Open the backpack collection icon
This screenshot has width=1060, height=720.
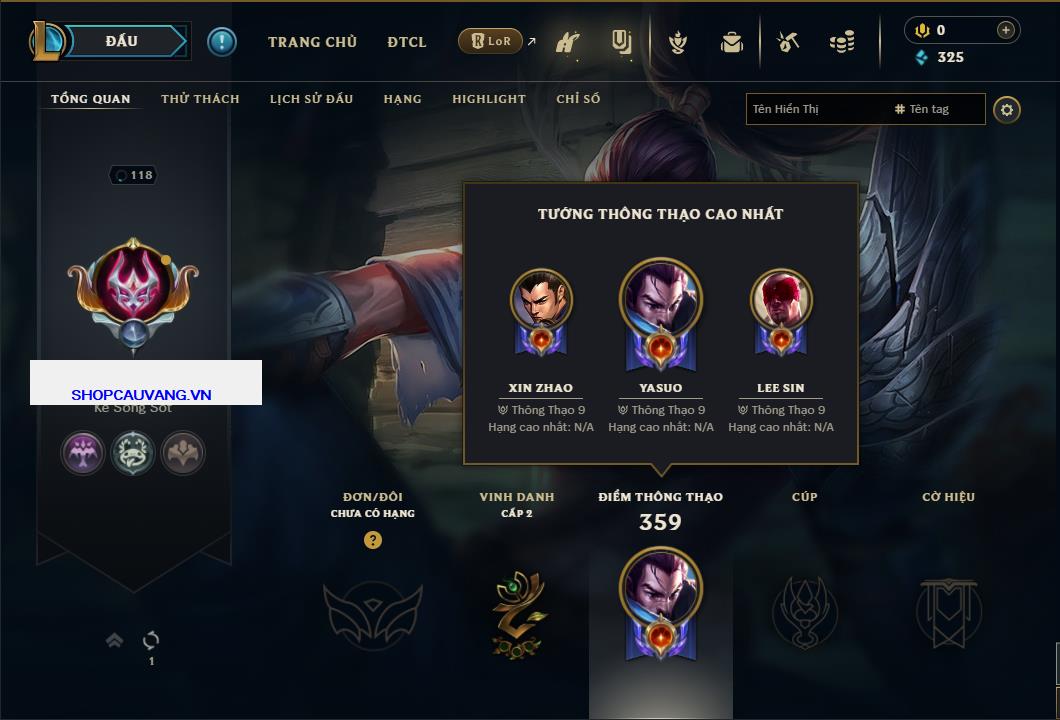tap(732, 42)
